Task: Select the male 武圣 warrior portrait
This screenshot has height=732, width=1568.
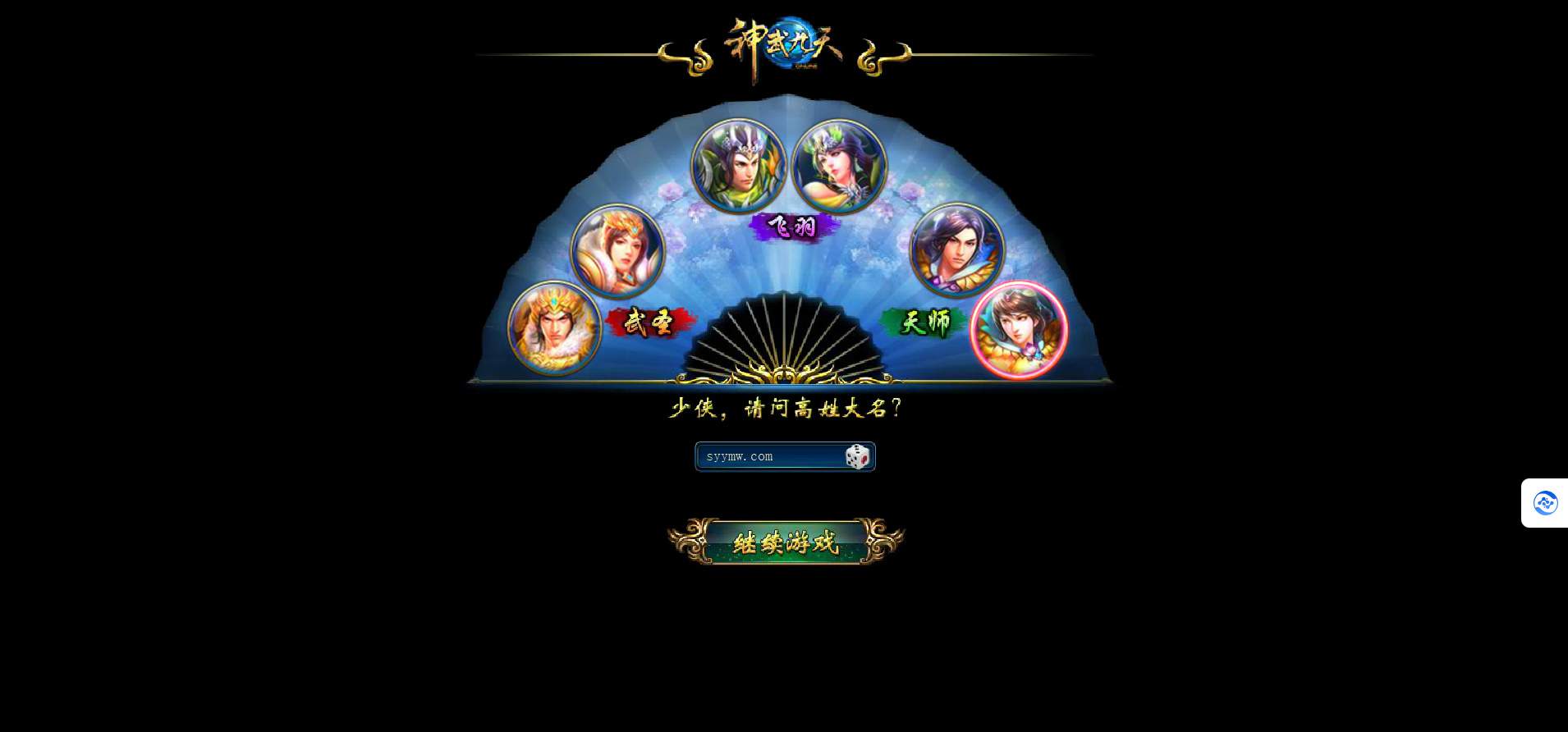Action: [x=554, y=328]
